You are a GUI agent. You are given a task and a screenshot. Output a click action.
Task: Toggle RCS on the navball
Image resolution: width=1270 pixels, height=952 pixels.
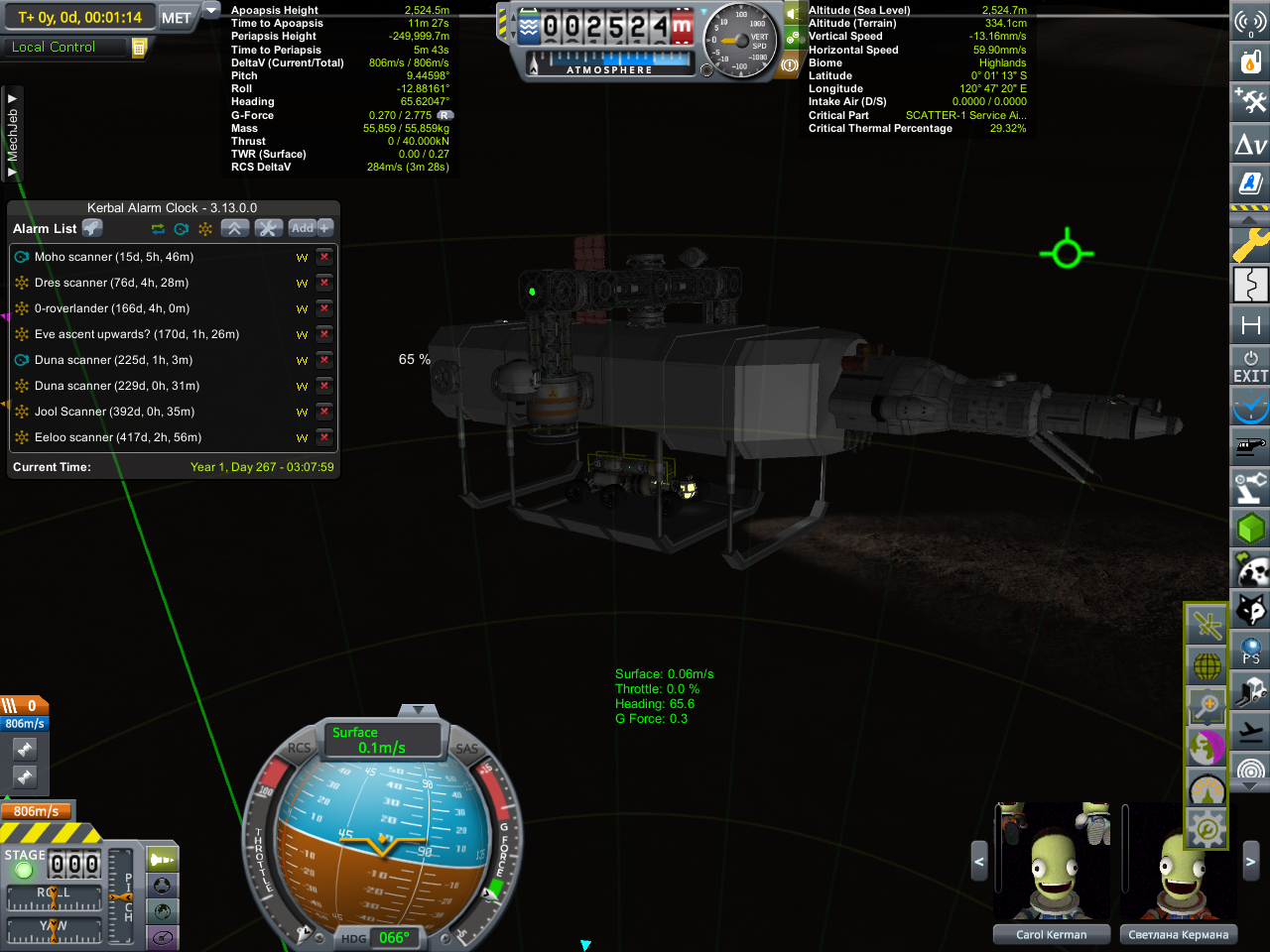pos(299,749)
